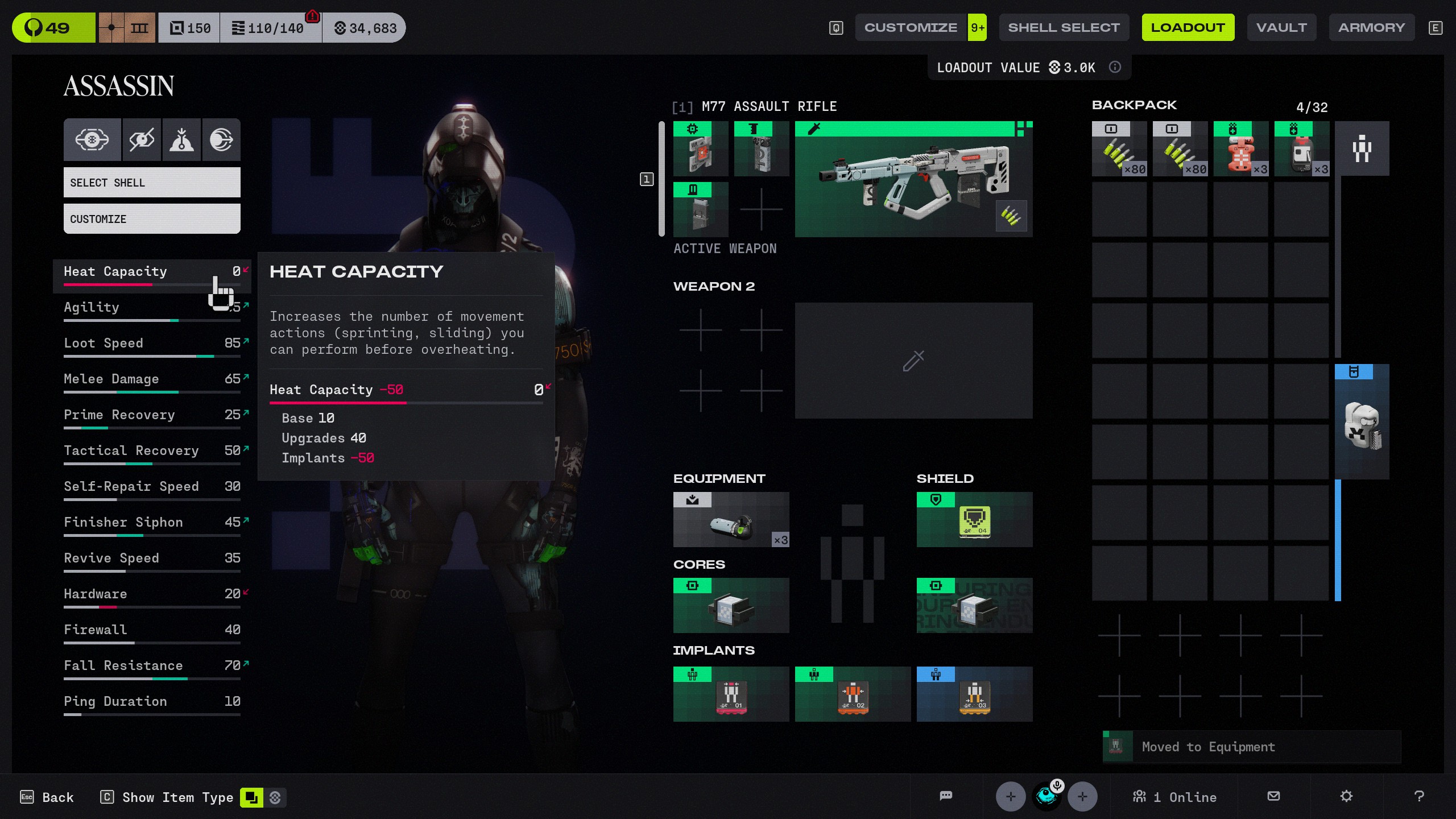This screenshot has width=1456, height=819.
Task: Open the mail envelope icon
Action: (1274, 796)
